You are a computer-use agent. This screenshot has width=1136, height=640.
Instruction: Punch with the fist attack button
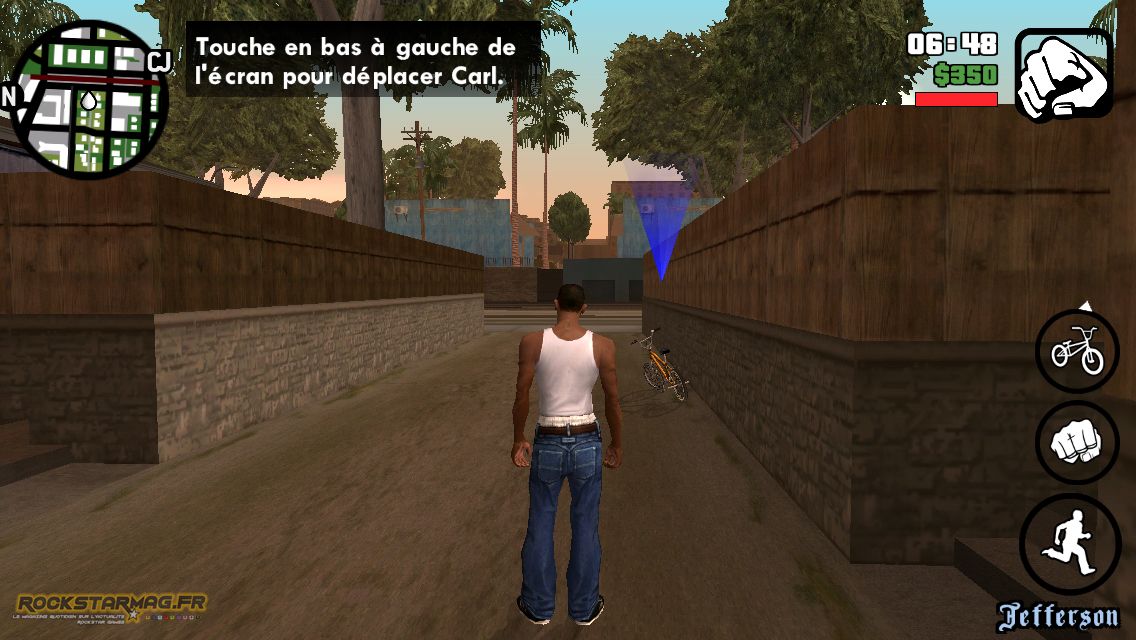(x=1077, y=443)
